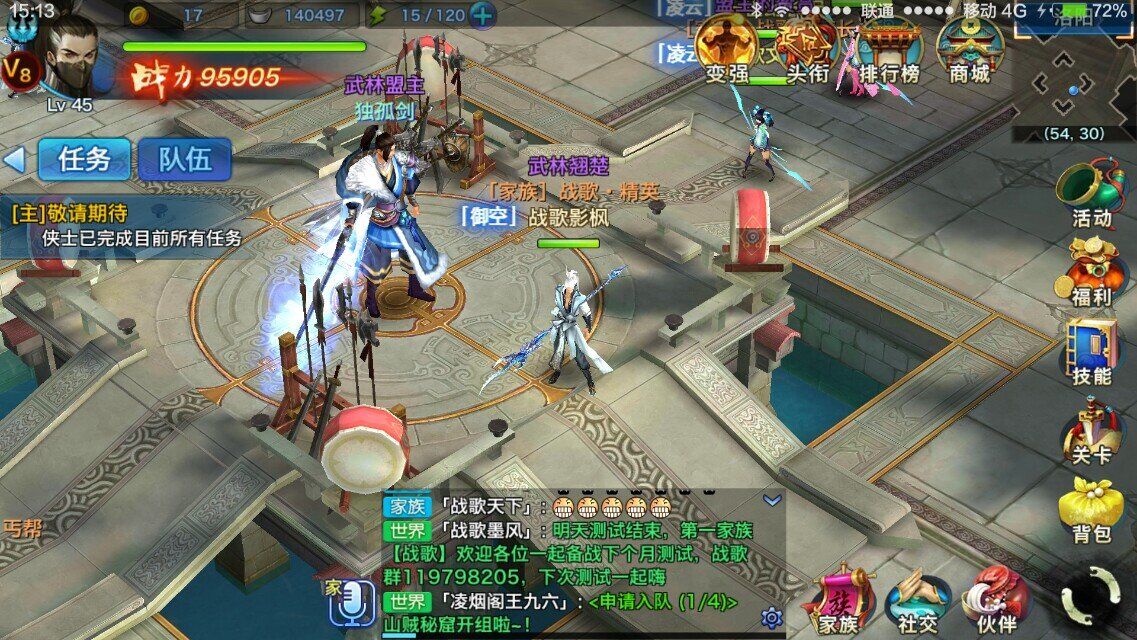
Task: Open the 活动 events menu
Action: click(1090, 192)
